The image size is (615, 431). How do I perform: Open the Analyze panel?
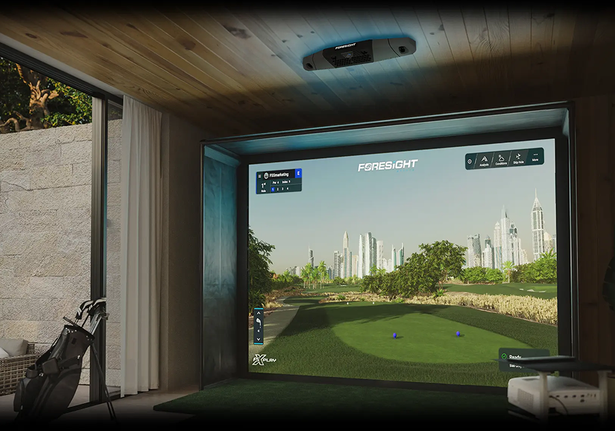[x=484, y=160]
